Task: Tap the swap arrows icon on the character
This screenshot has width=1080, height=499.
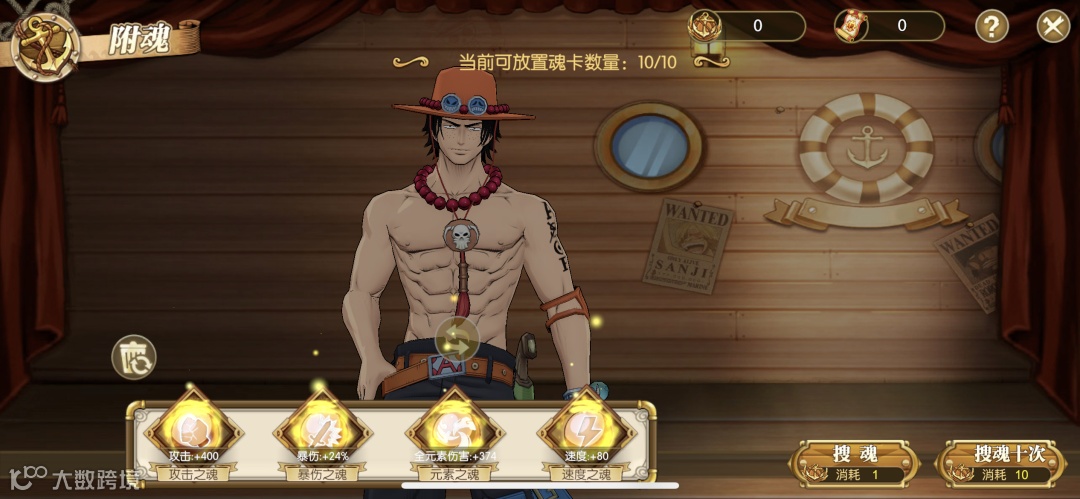Action: [x=459, y=339]
